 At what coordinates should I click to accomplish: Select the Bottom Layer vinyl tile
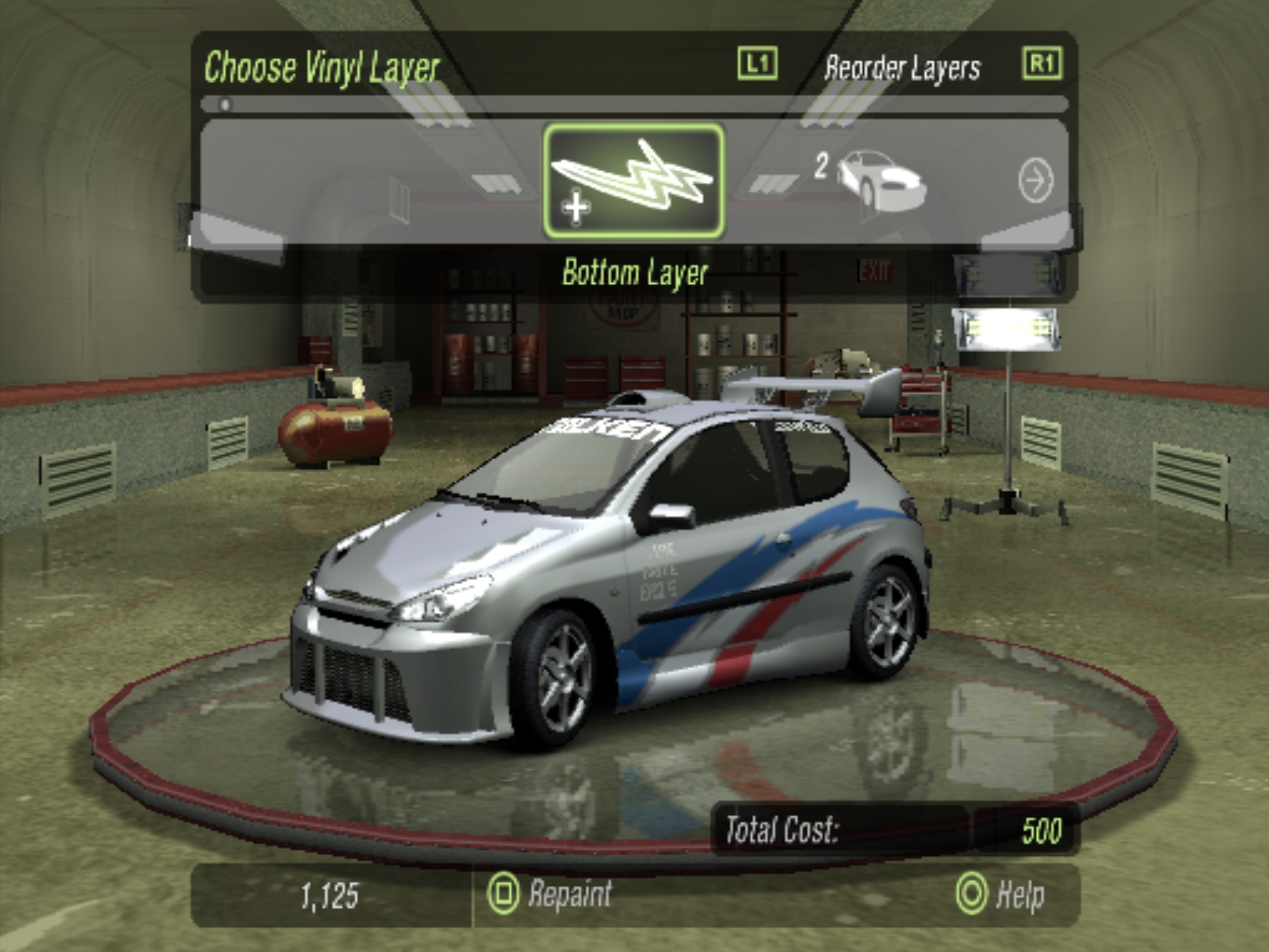[633, 181]
